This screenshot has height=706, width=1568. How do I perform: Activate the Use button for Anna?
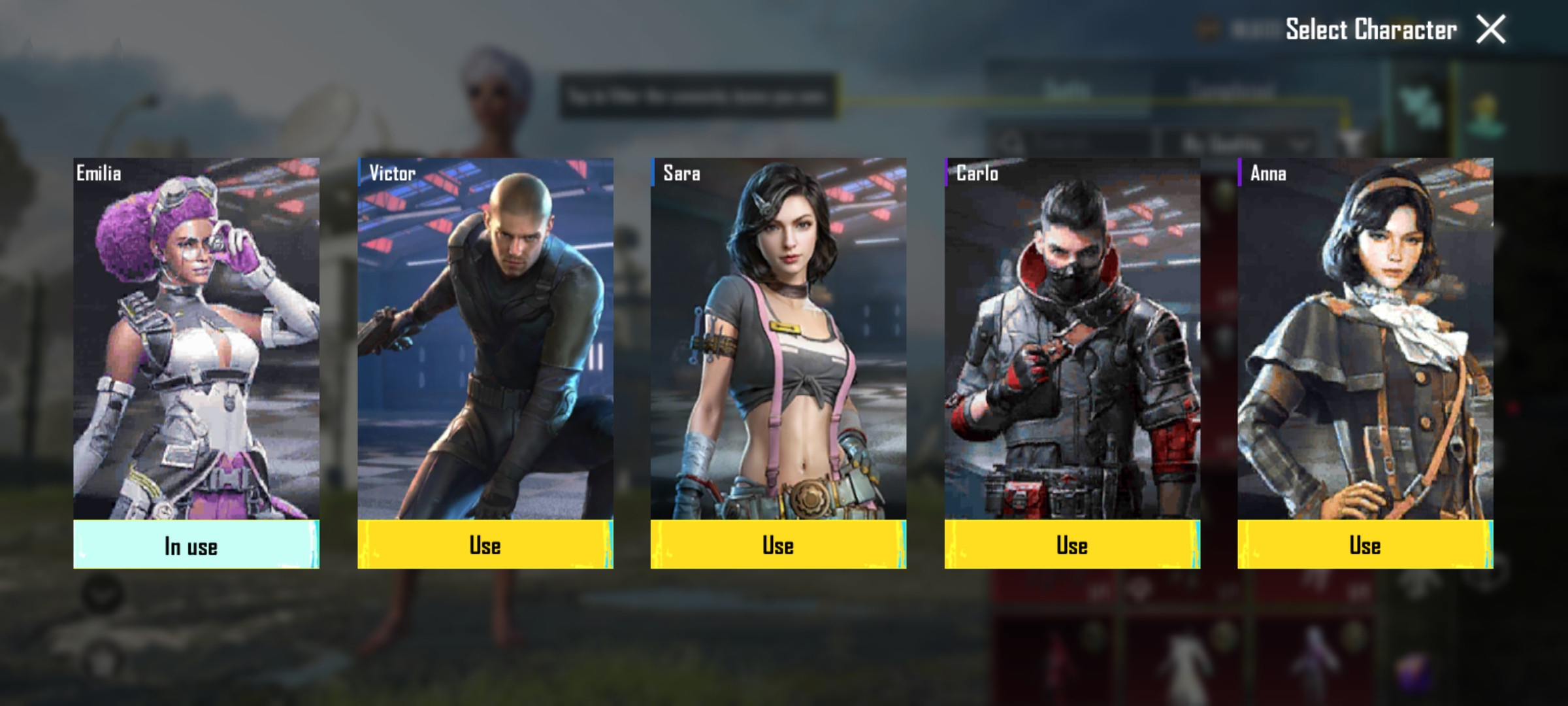[1365, 545]
